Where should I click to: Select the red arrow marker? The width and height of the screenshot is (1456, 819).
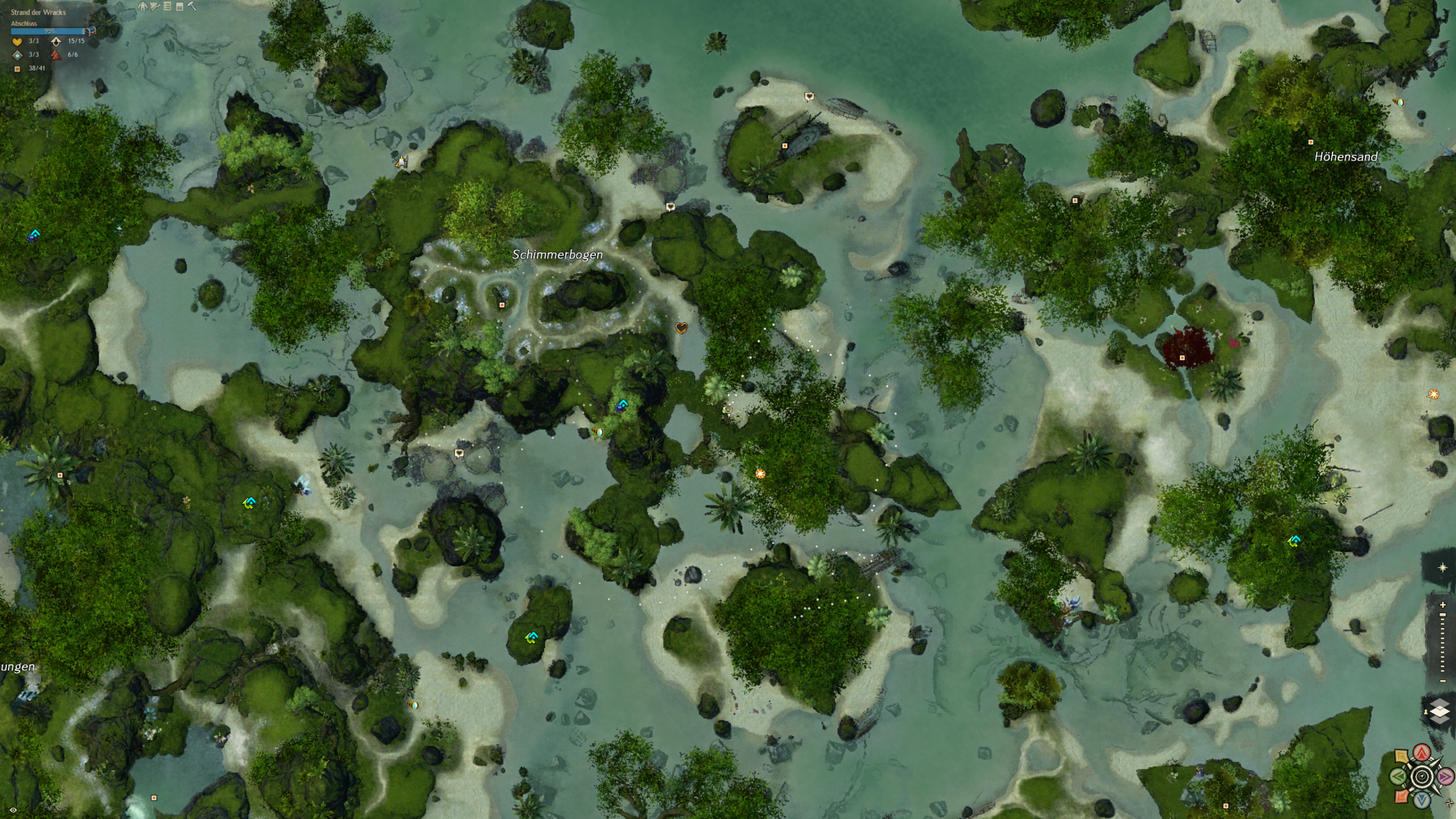coord(1422,753)
